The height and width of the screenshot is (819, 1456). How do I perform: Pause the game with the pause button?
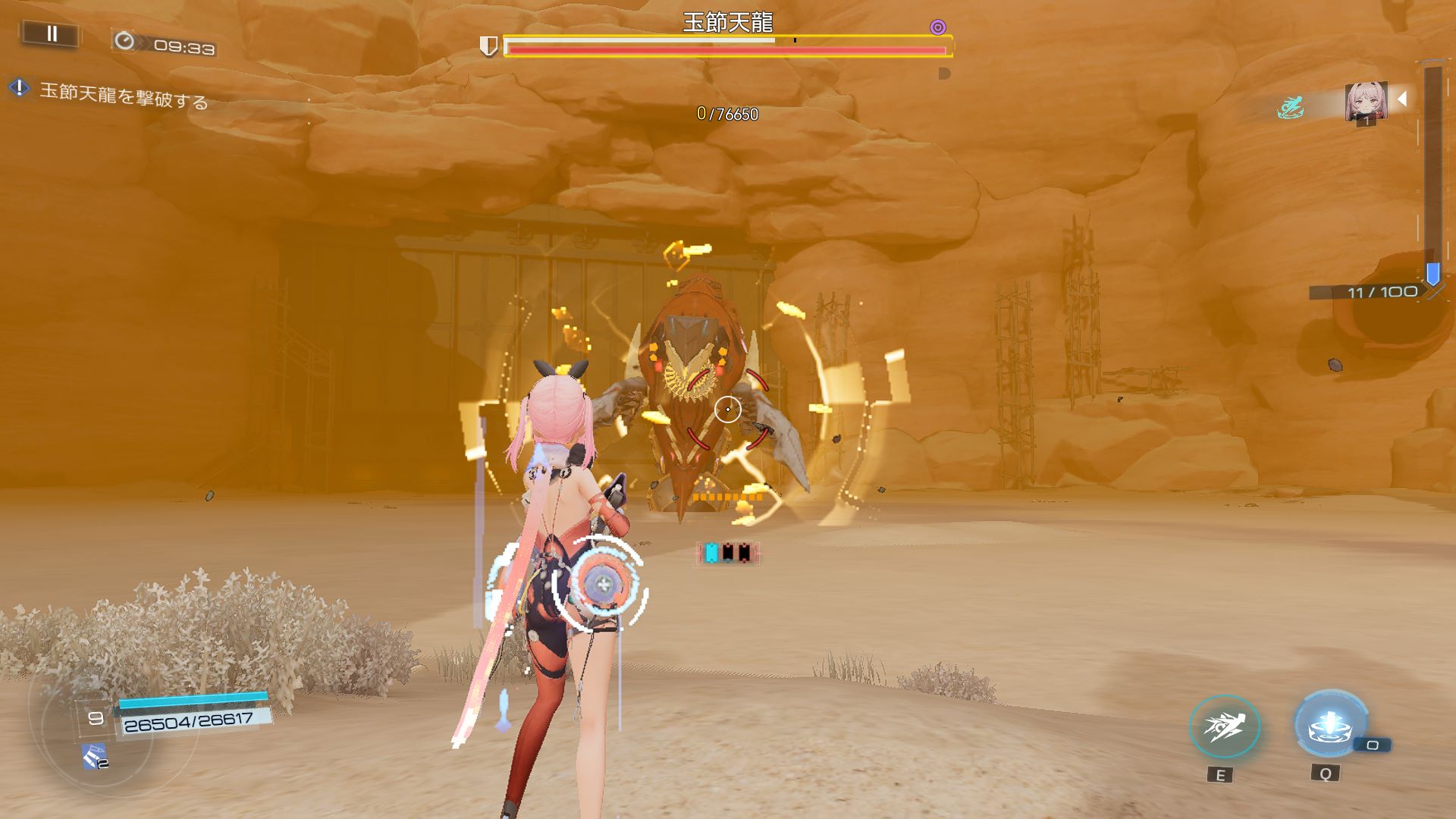tap(52, 34)
